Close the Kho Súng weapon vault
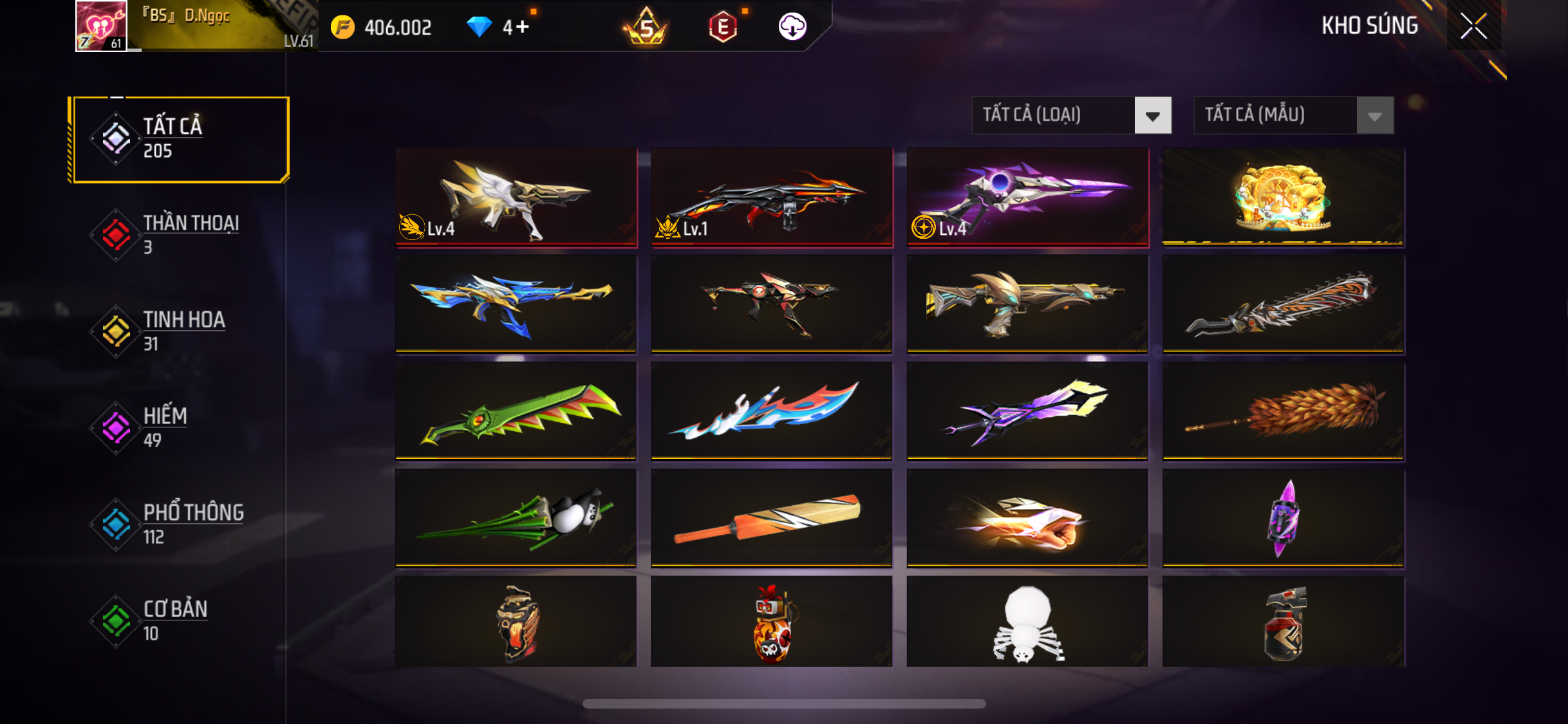1568x724 pixels. tap(1473, 26)
